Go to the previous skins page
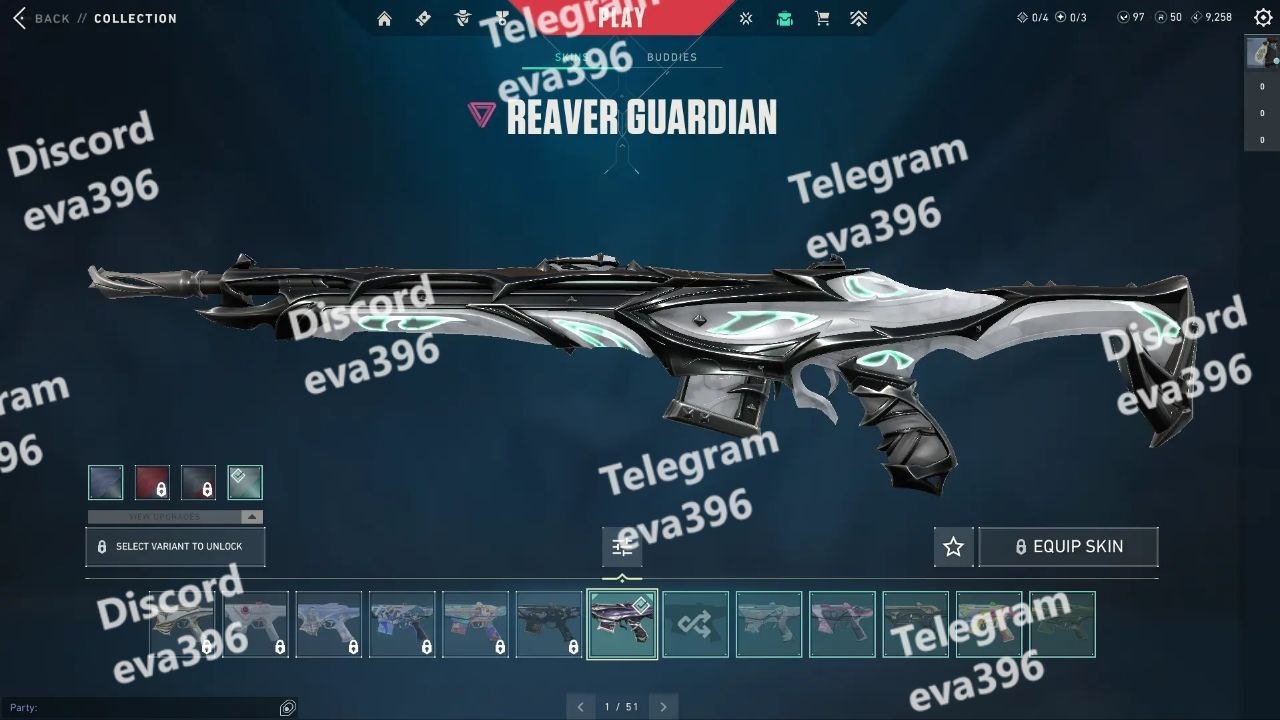Screen dimensions: 1280x720 click(x=580, y=707)
